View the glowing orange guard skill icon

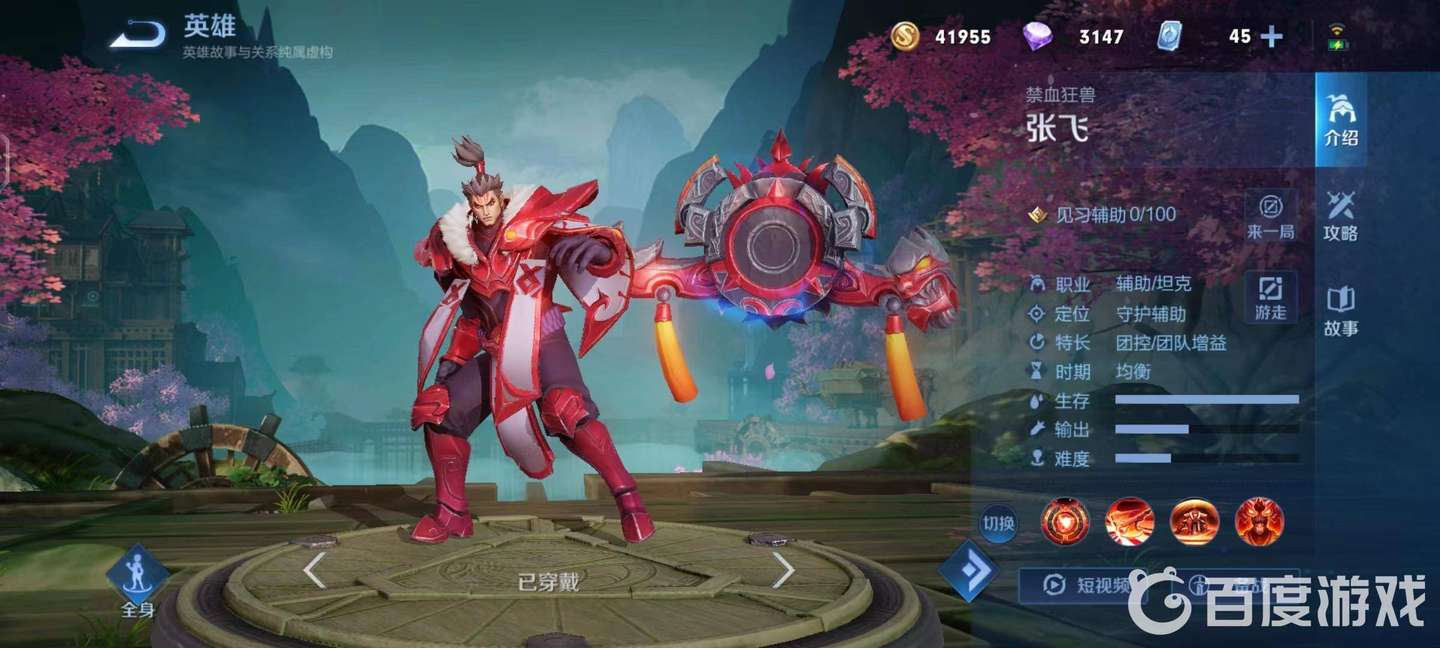coord(1194,522)
